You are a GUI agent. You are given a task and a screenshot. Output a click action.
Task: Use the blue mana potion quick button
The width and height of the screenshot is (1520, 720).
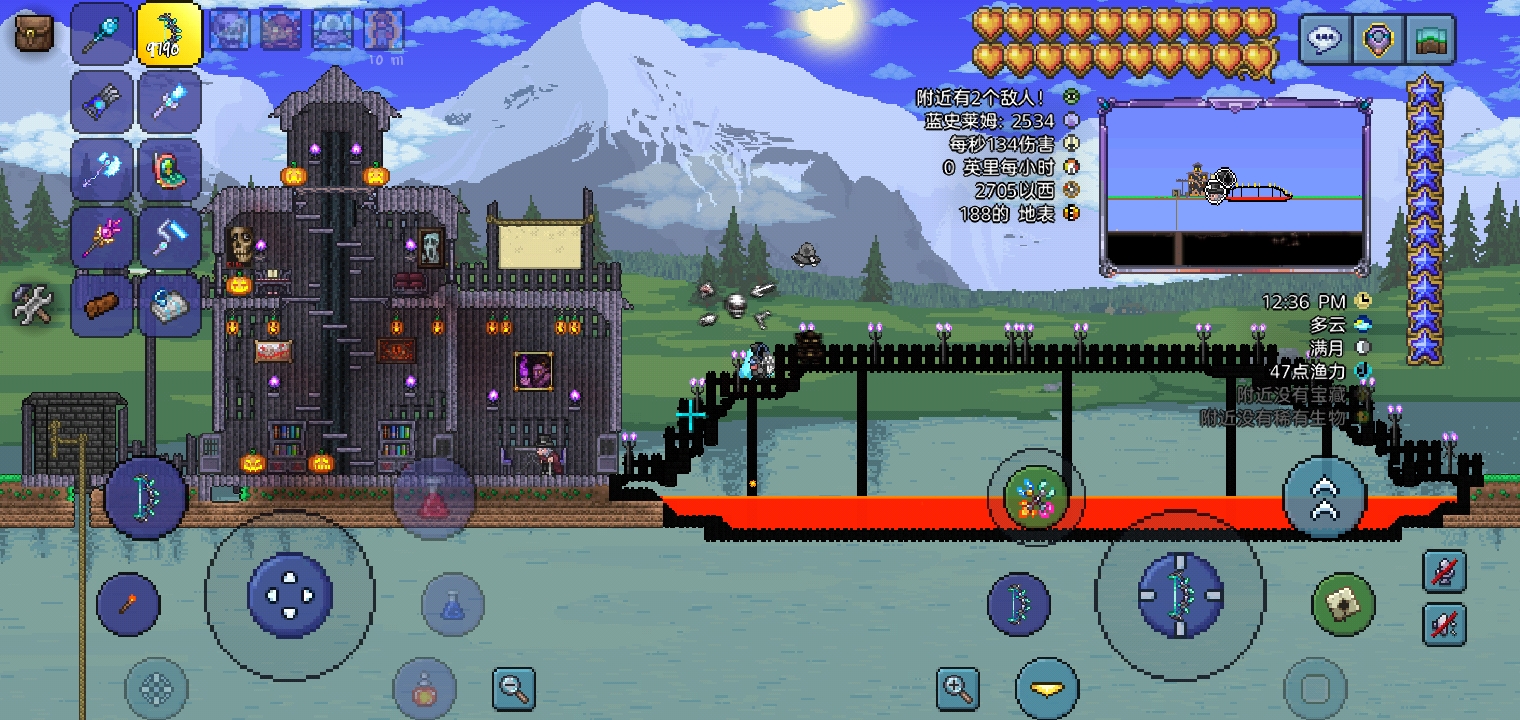click(x=453, y=604)
